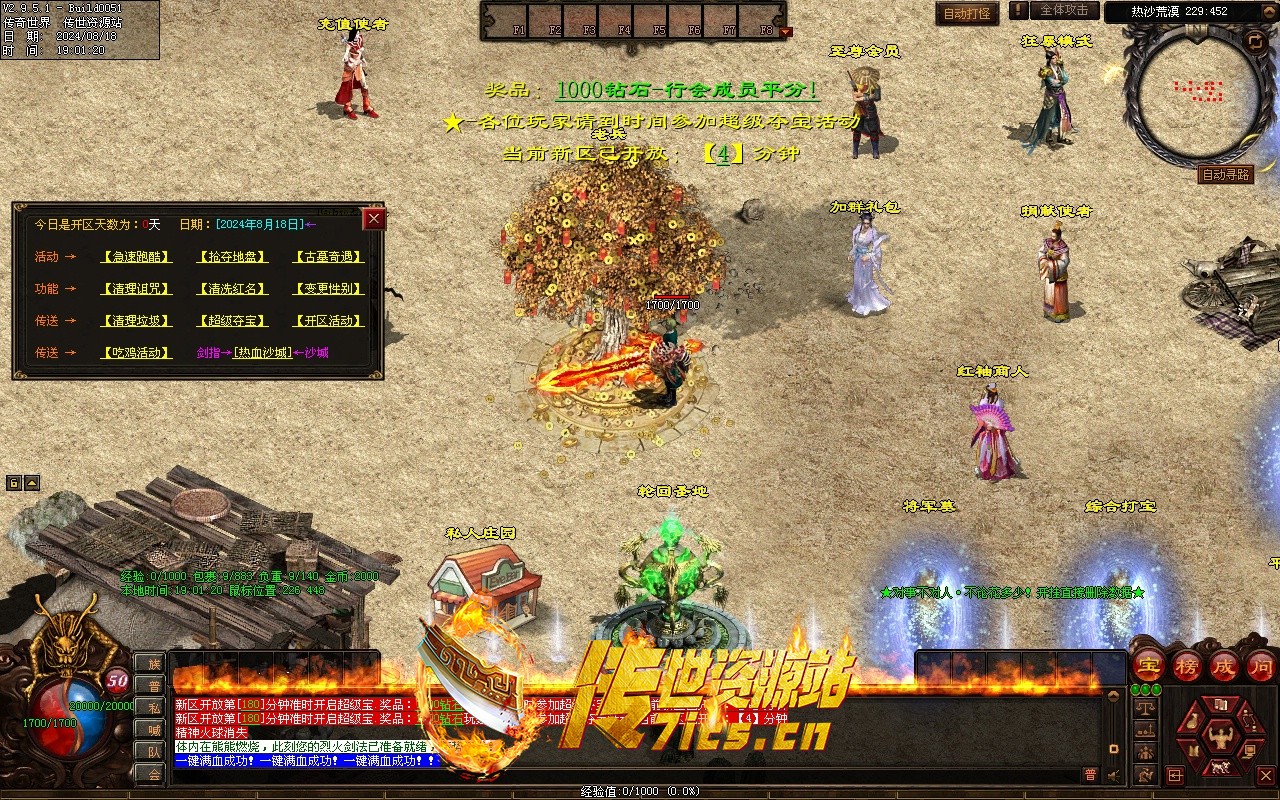The height and width of the screenshot is (800, 1280).
Task: Show the 榜 ranking button
Action: click(x=1186, y=665)
